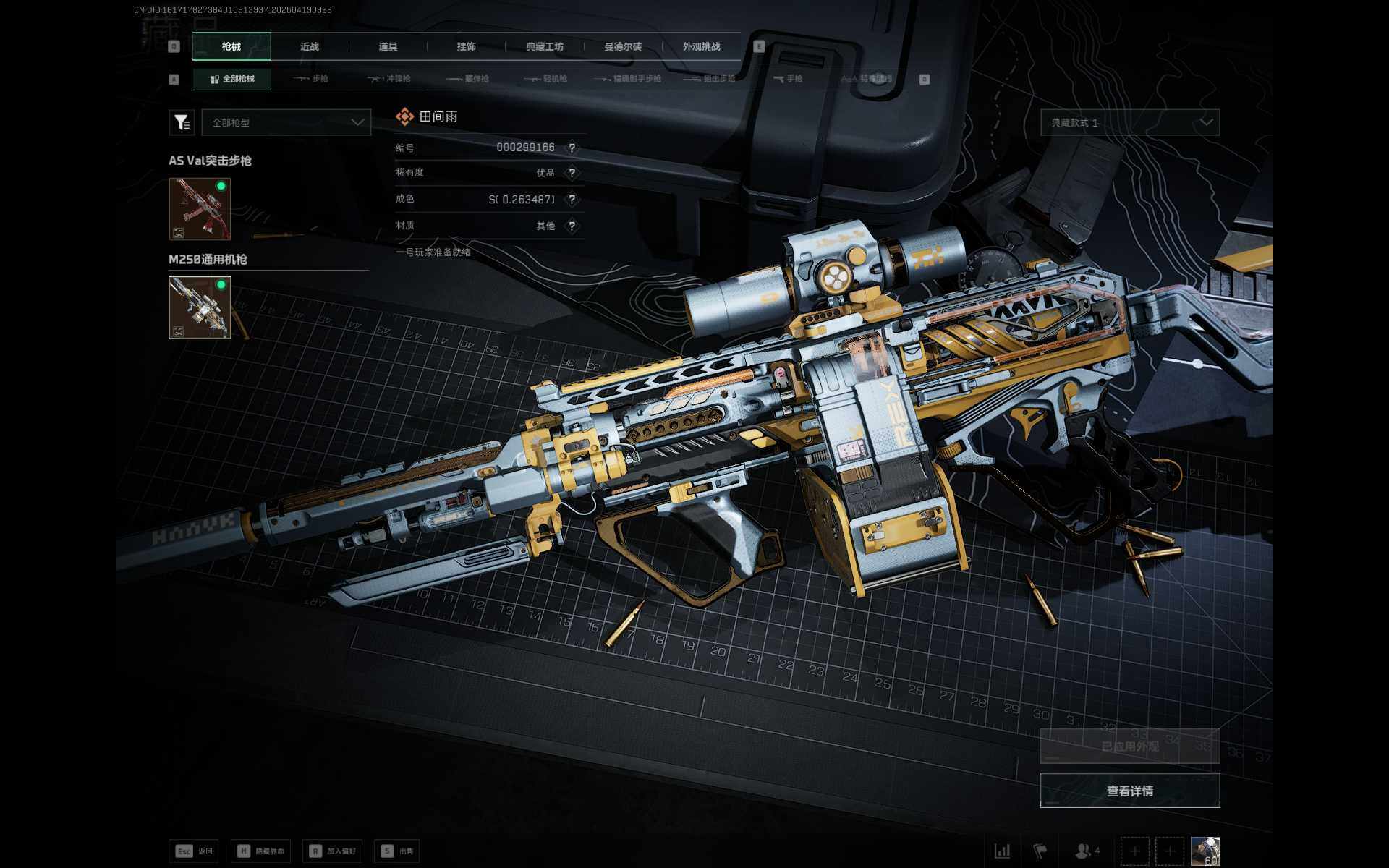Select the M250 machine gun skin thumbnail
1389x868 pixels.
(200, 307)
